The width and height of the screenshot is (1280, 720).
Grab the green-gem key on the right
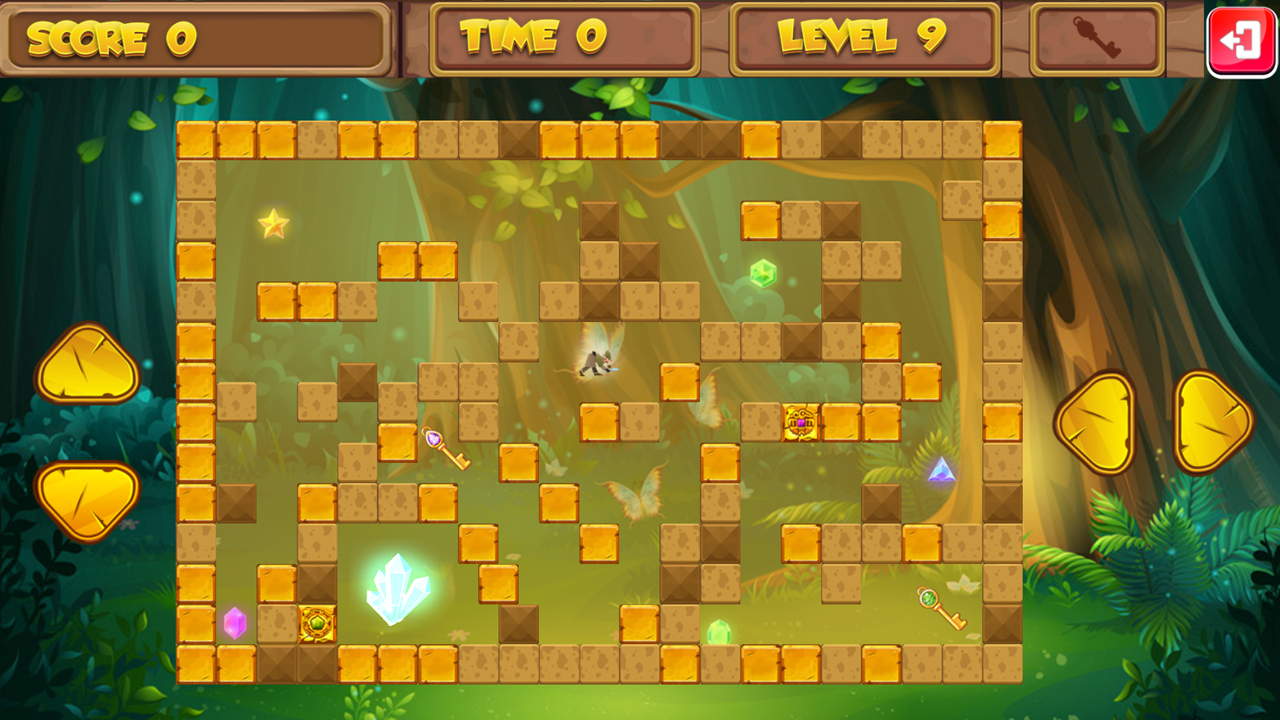939,611
